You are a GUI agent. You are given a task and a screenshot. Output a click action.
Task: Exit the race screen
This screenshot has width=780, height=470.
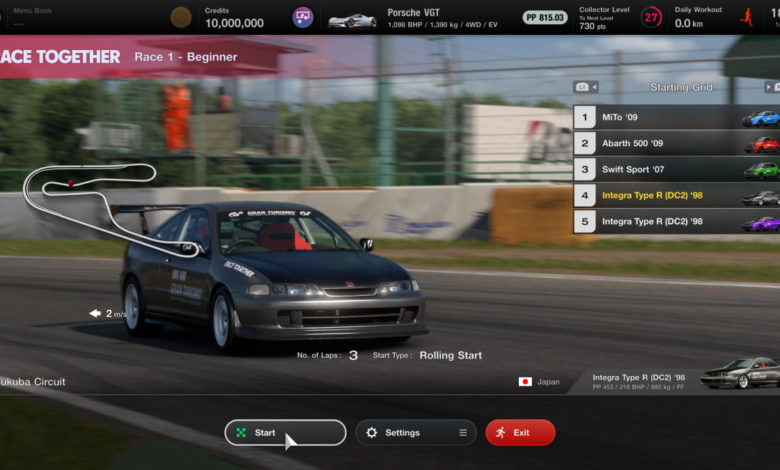(x=520, y=432)
